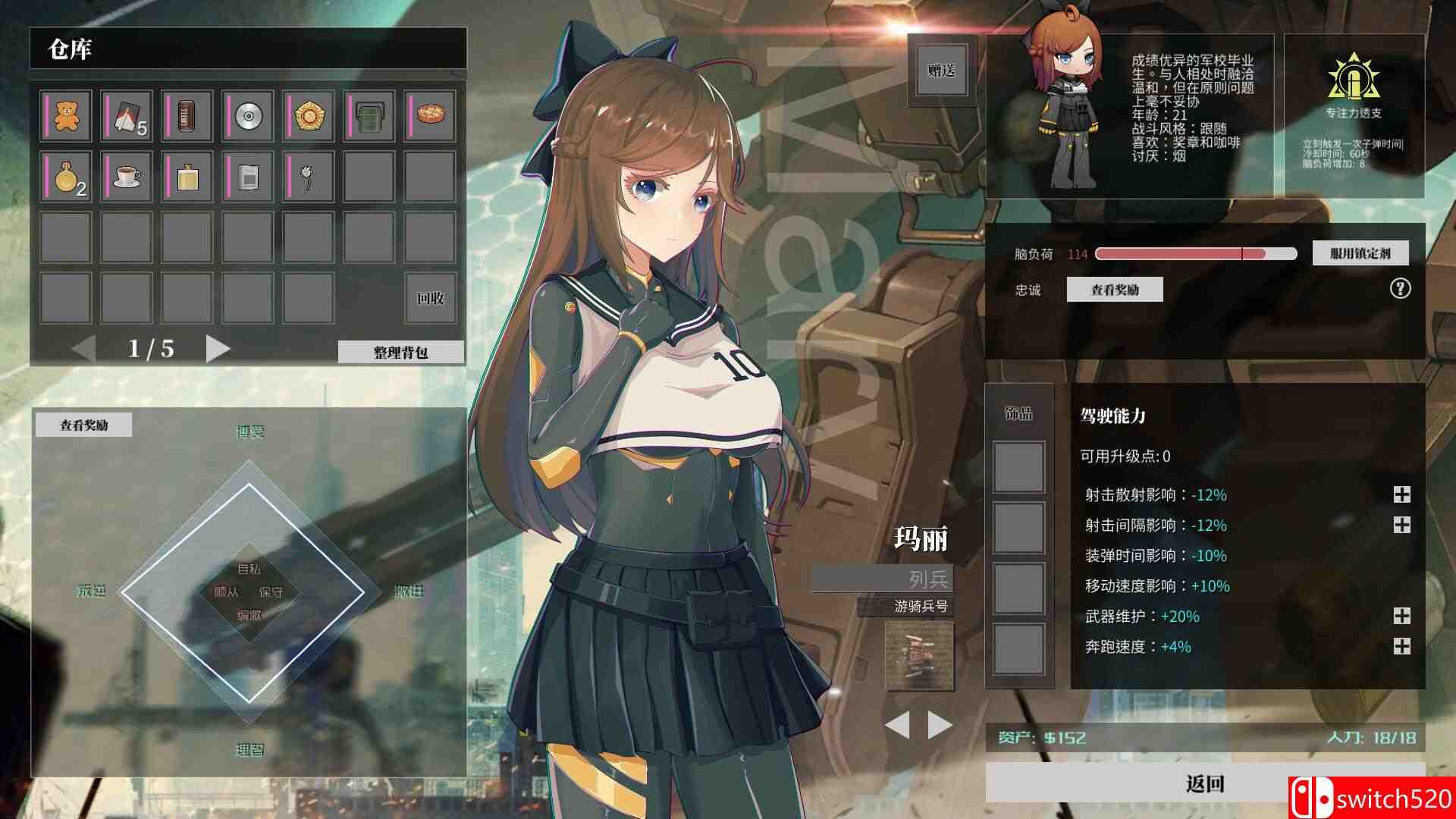This screenshot has width=1456, height=819.
Task: Select the golden badge item
Action: click(308, 116)
